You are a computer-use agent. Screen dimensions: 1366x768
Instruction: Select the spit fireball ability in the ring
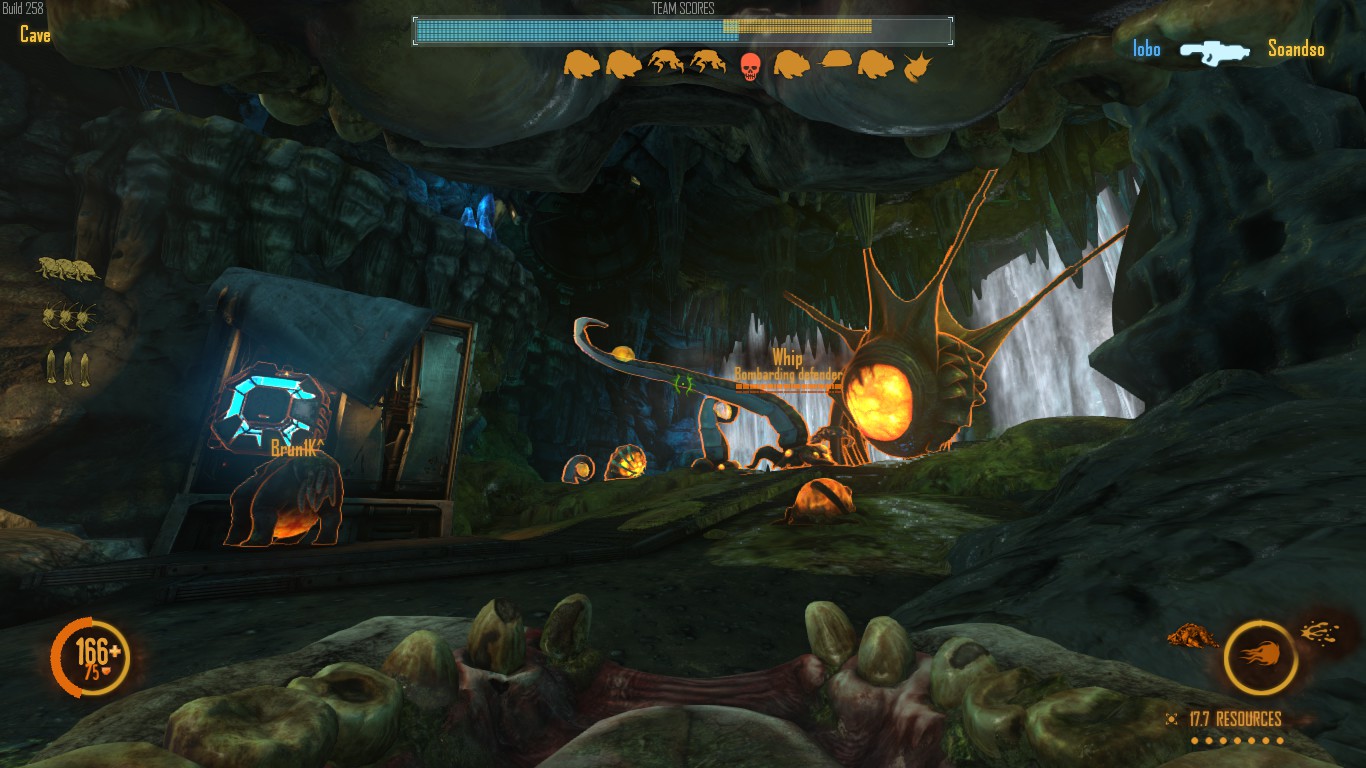(x=1260, y=657)
